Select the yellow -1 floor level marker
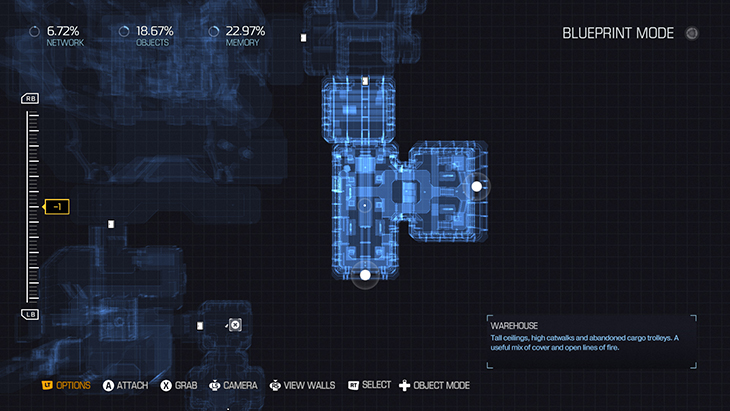Viewport: 730px width, 411px height. coord(57,207)
